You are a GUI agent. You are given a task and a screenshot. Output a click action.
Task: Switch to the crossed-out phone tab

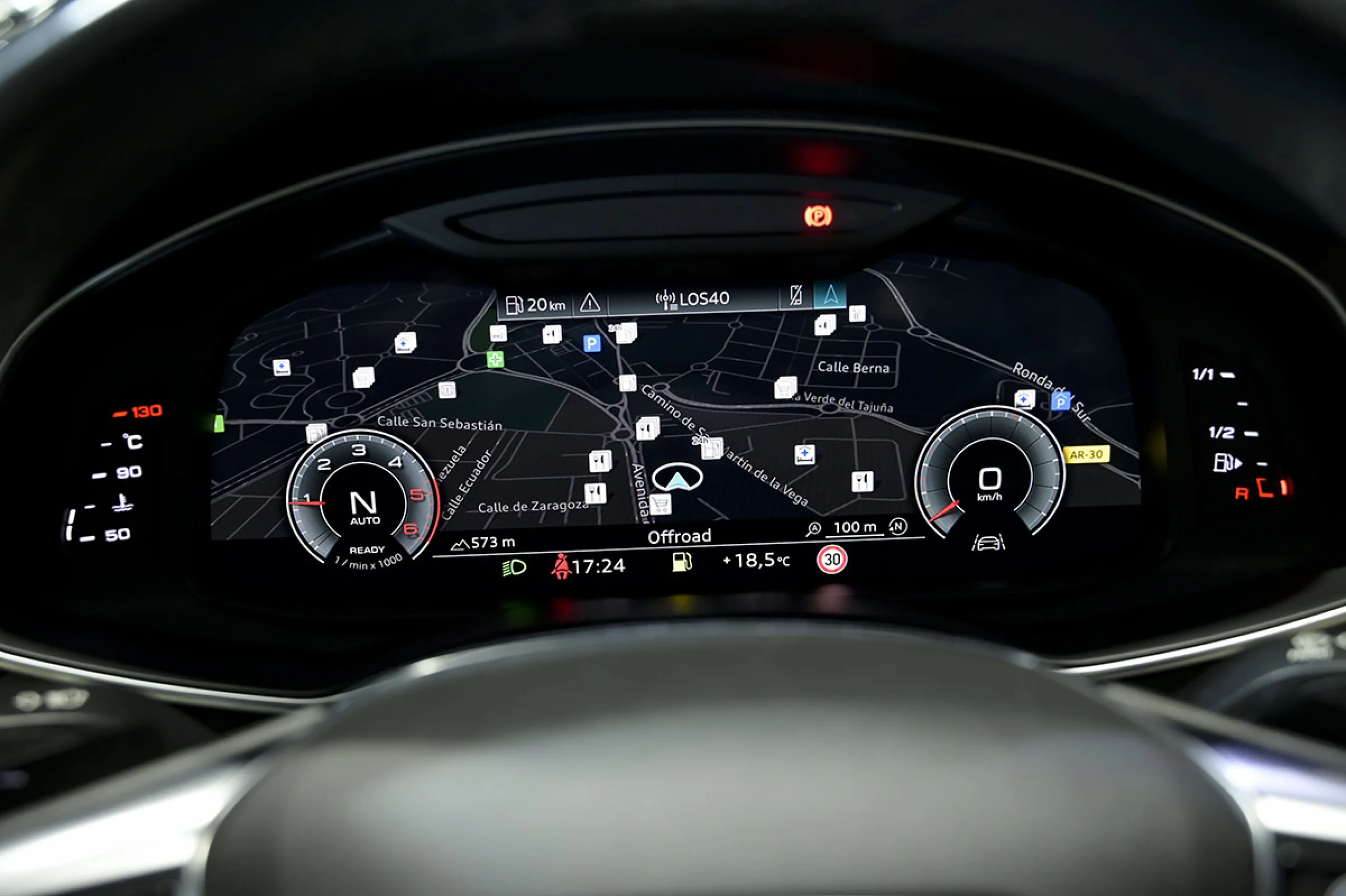click(796, 295)
